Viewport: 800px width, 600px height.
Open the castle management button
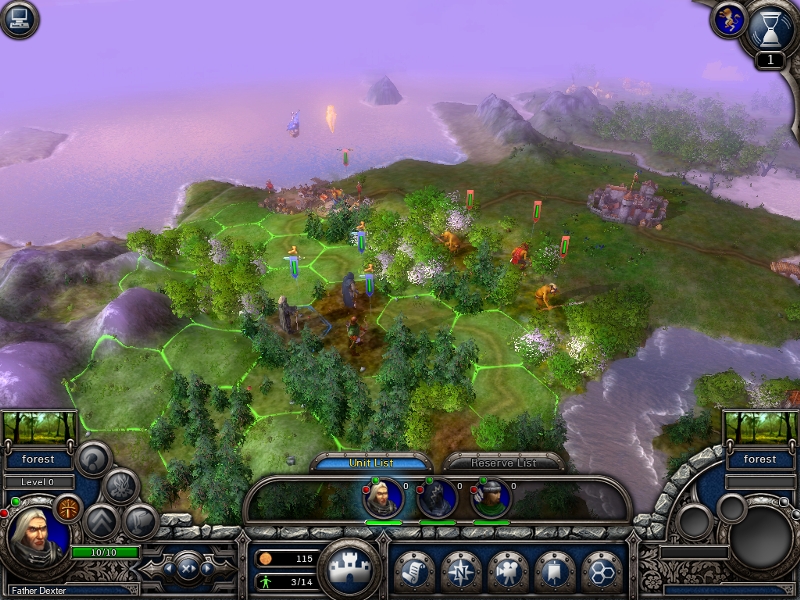(x=349, y=568)
